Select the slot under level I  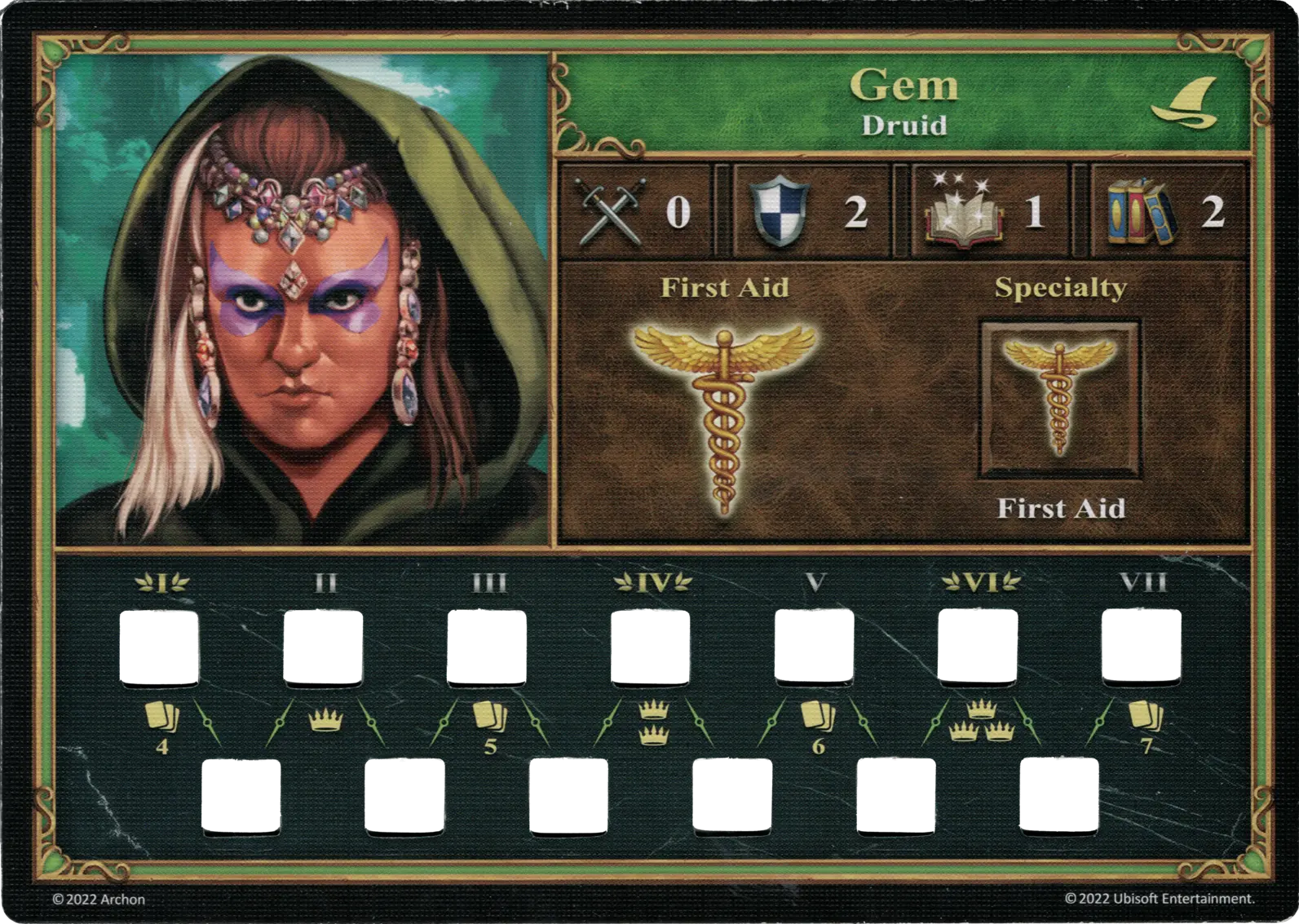click(x=161, y=648)
